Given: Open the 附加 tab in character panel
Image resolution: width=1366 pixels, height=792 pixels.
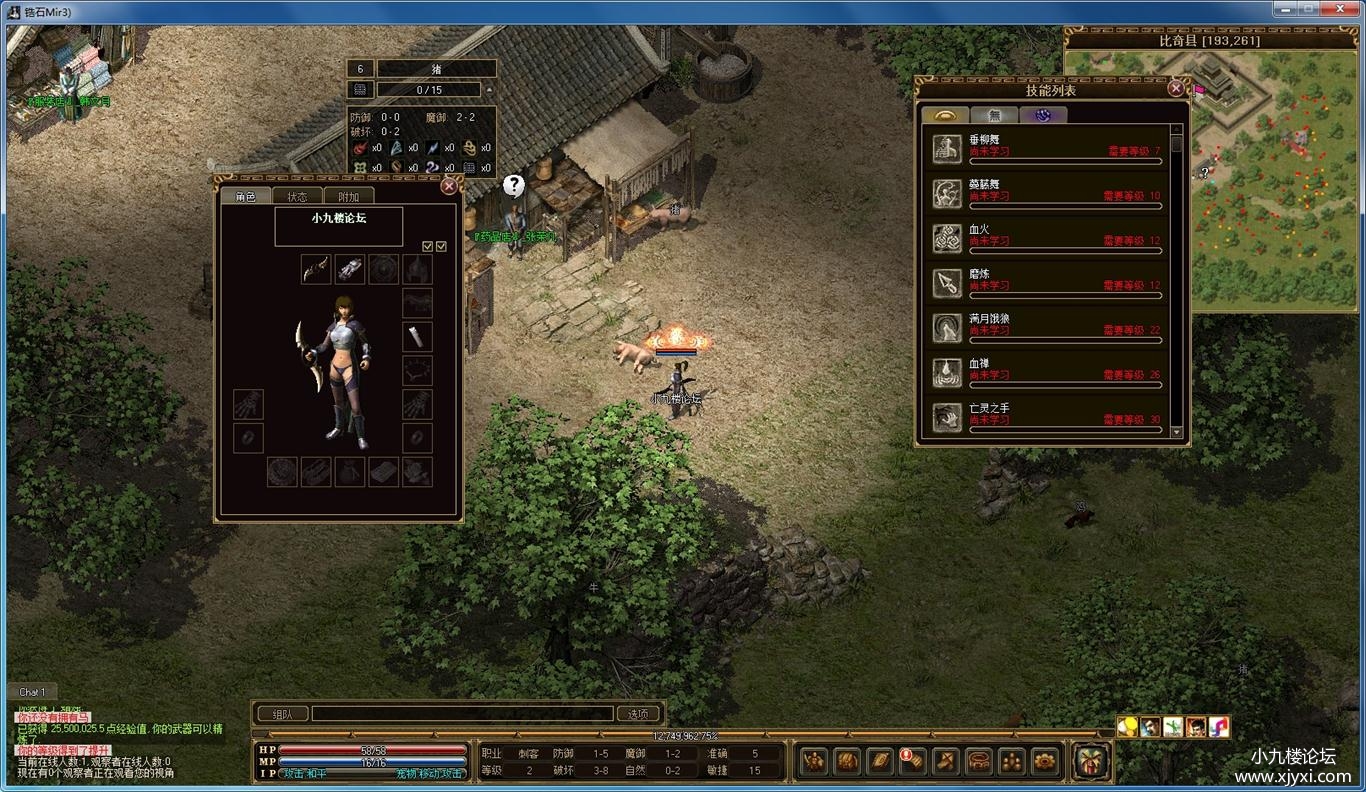Looking at the screenshot, I should pos(348,197).
